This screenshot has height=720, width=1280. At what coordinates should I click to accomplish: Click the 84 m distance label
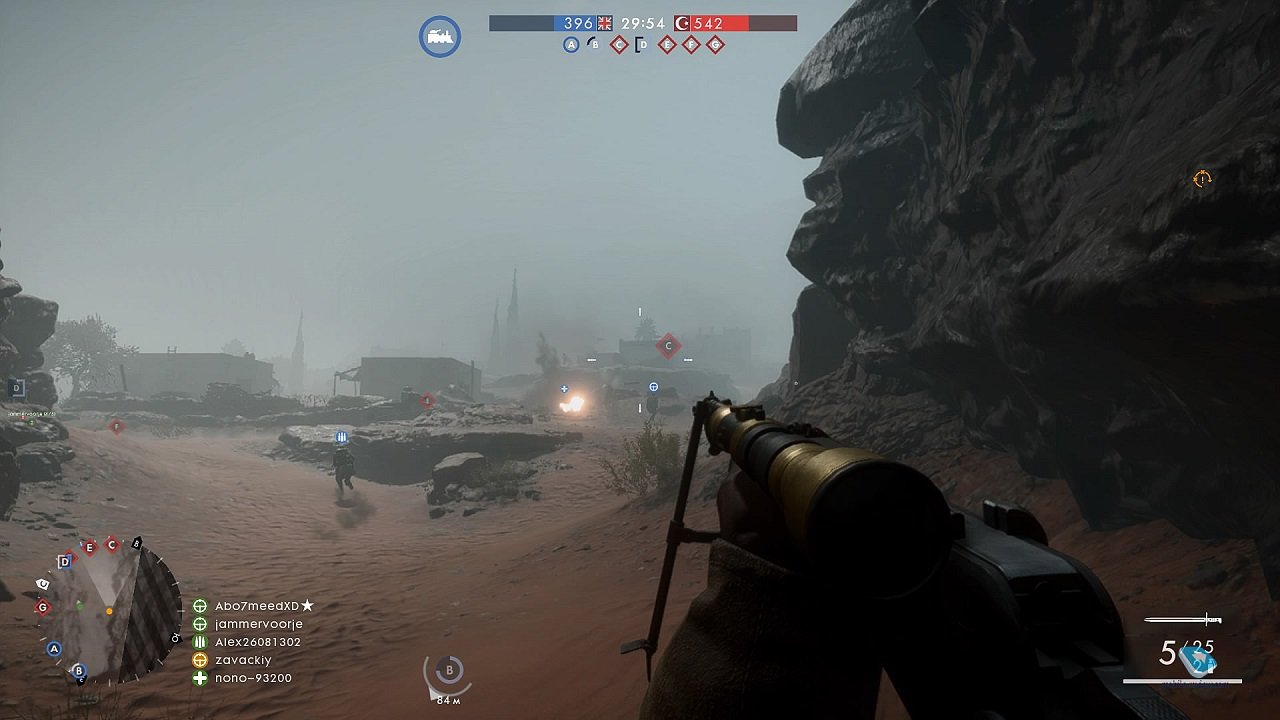[449, 700]
